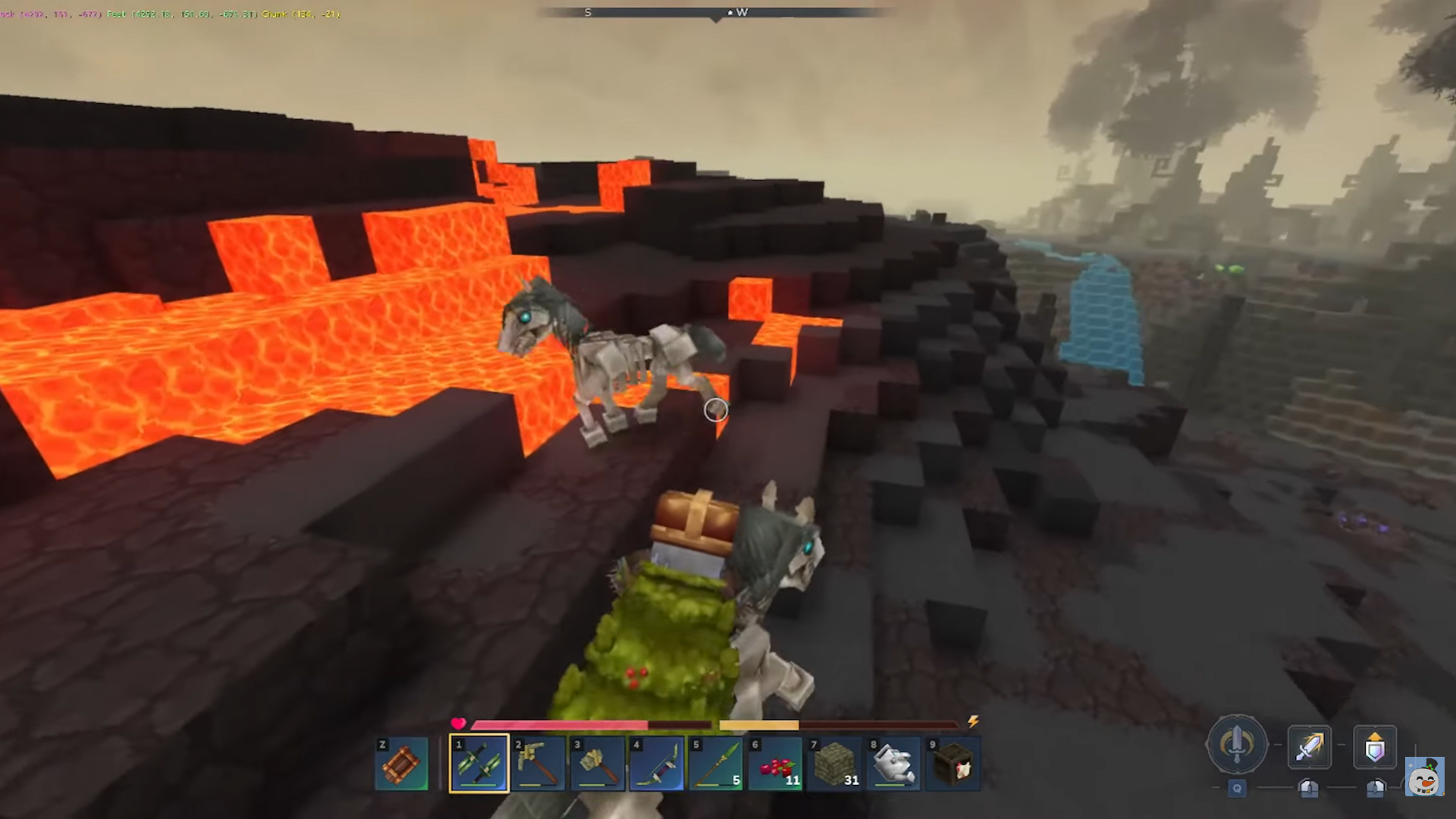Select the mossy stone block stack

[x=833, y=763]
